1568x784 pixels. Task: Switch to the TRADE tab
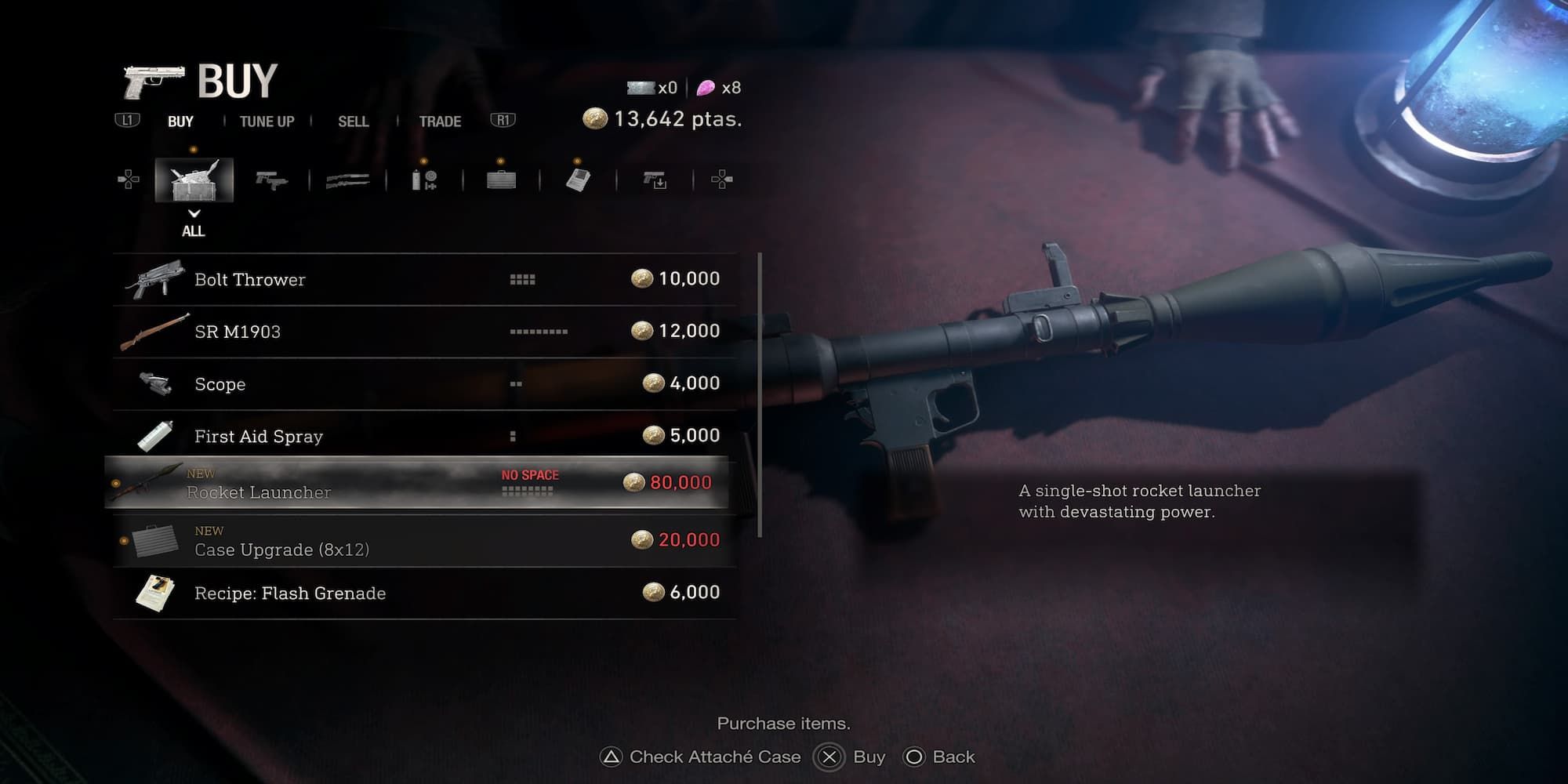point(439,122)
